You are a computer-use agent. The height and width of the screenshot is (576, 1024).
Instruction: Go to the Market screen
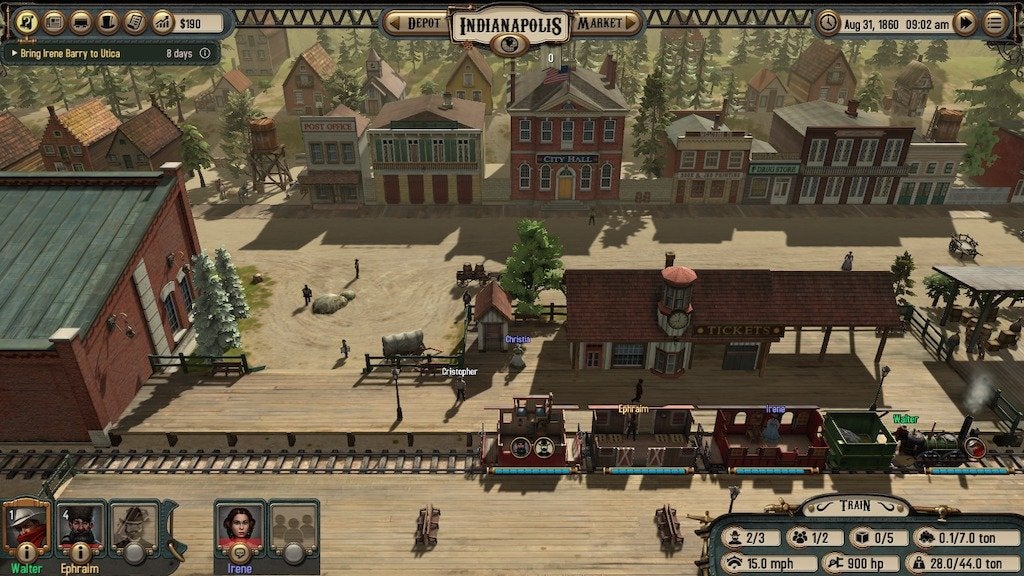pyautogui.click(x=606, y=22)
